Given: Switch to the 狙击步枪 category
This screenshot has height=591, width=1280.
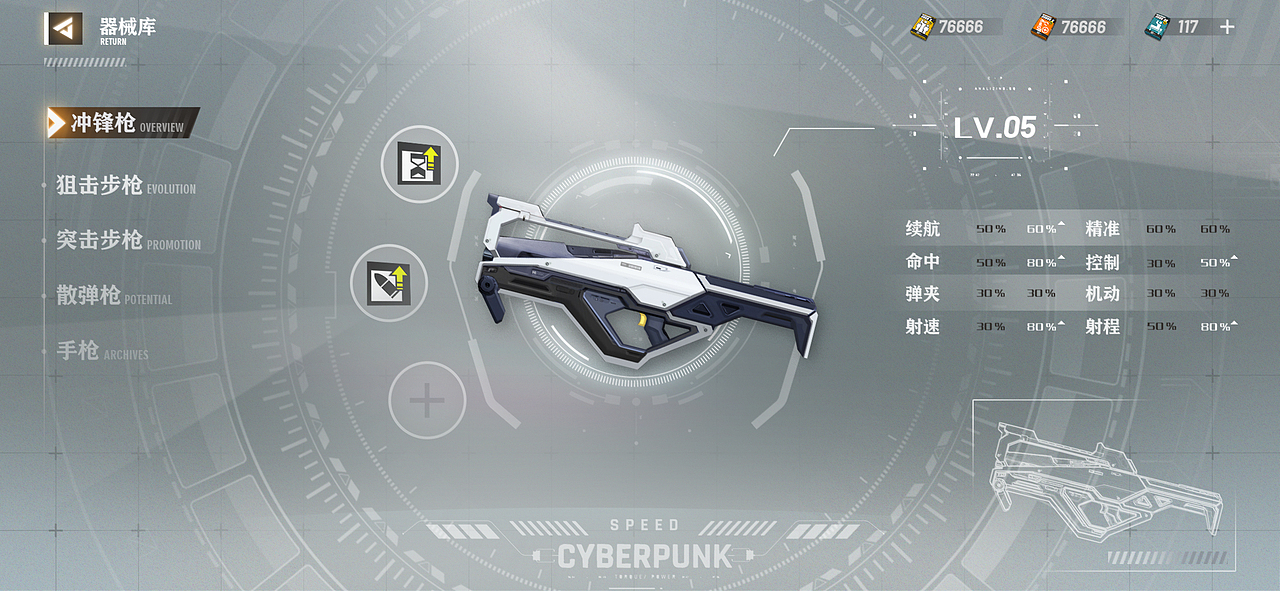Looking at the screenshot, I should 100,185.
